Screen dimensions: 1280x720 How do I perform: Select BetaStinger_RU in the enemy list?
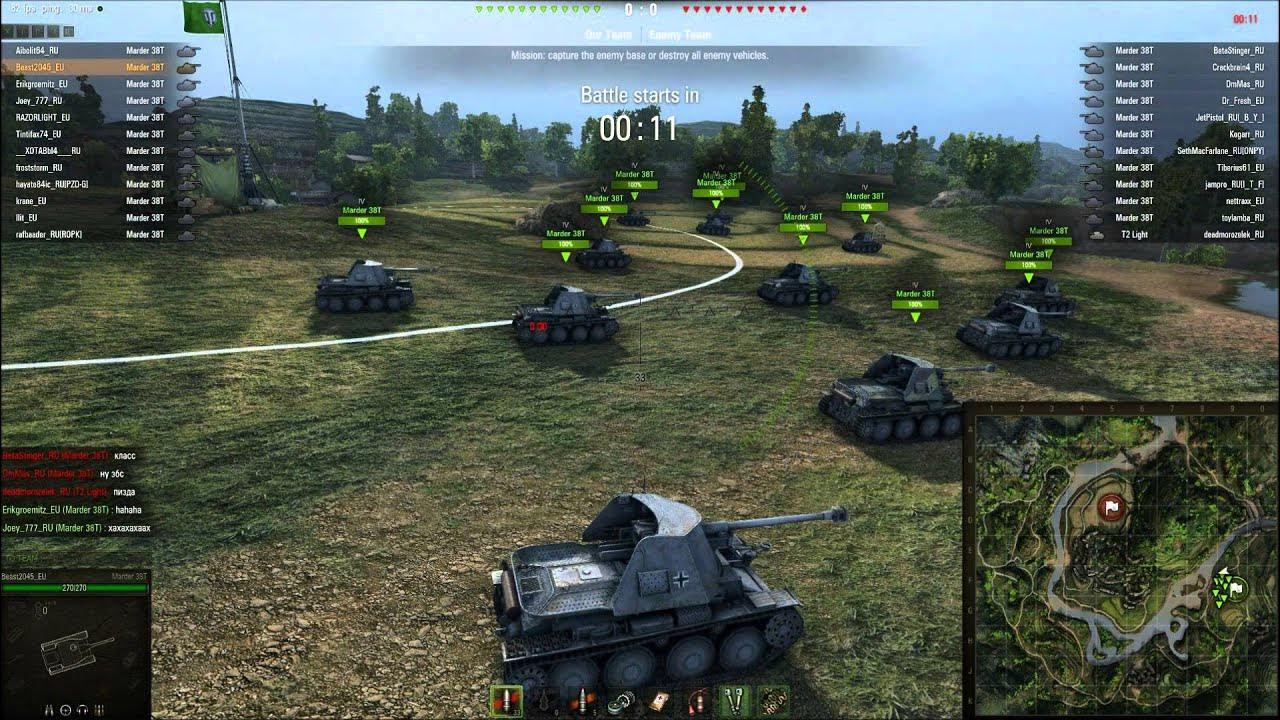[1238, 50]
